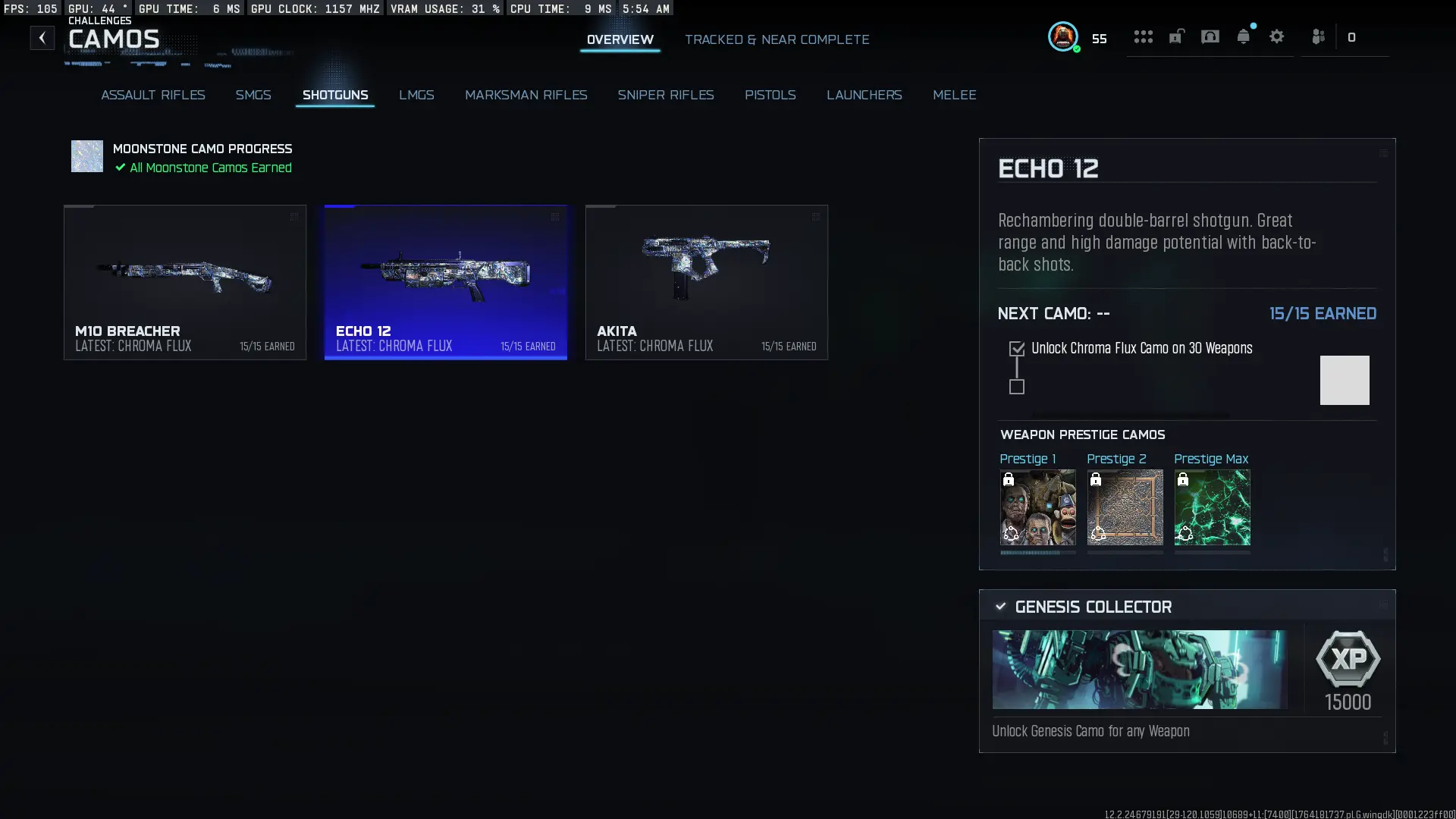Open the social friends panel
Image resolution: width=1456 pixels, height=819 pixels.
pyautogui.click(x=1318, y=36)
